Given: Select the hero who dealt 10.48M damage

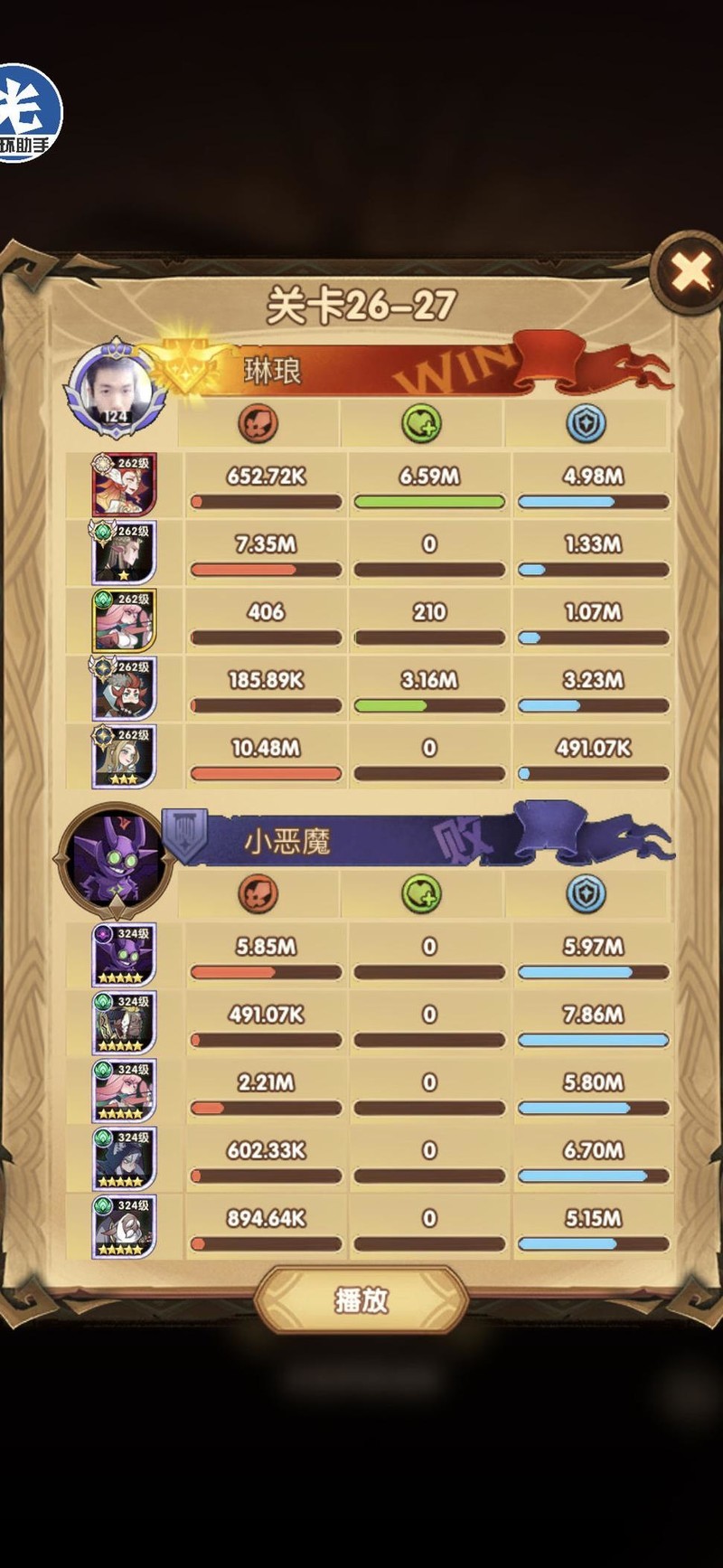Looking at the screenshot, I should (125, 756).
